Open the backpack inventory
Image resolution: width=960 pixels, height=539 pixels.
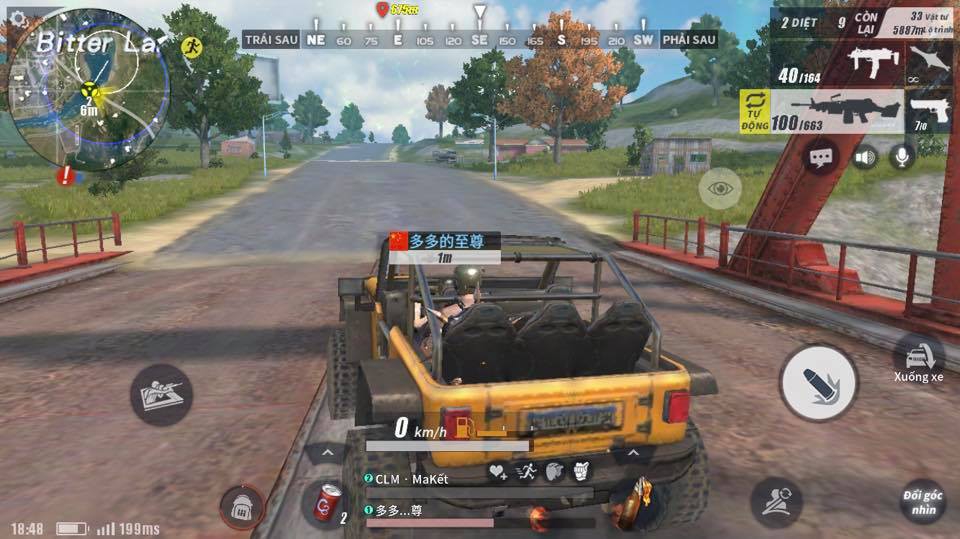pos(241,507)
